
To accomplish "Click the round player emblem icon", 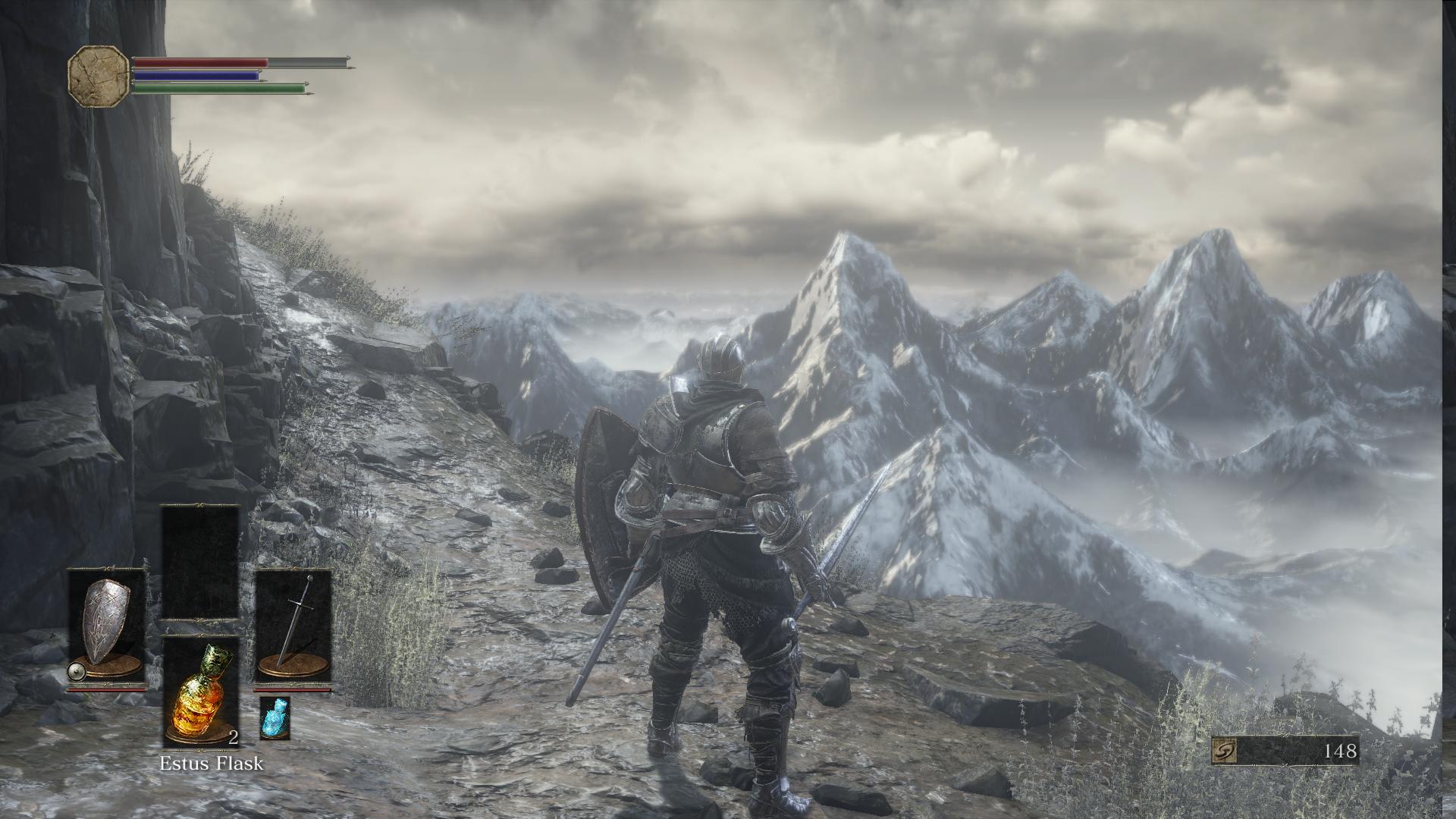I will point(99,75).
